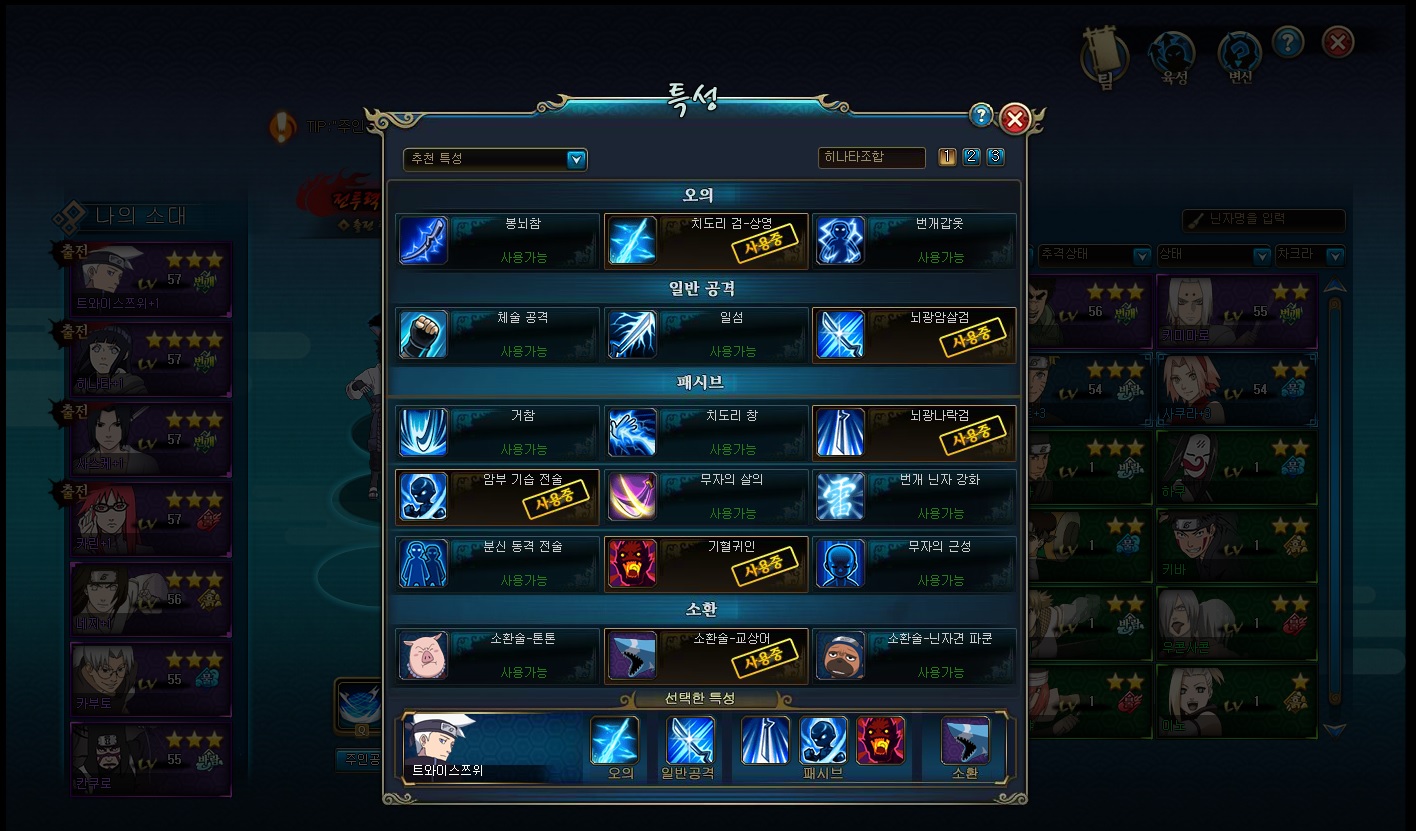1416x831 pixels.
Task: Choose the 소환술-닌자견 파쿤 summon
Action: 914,656
